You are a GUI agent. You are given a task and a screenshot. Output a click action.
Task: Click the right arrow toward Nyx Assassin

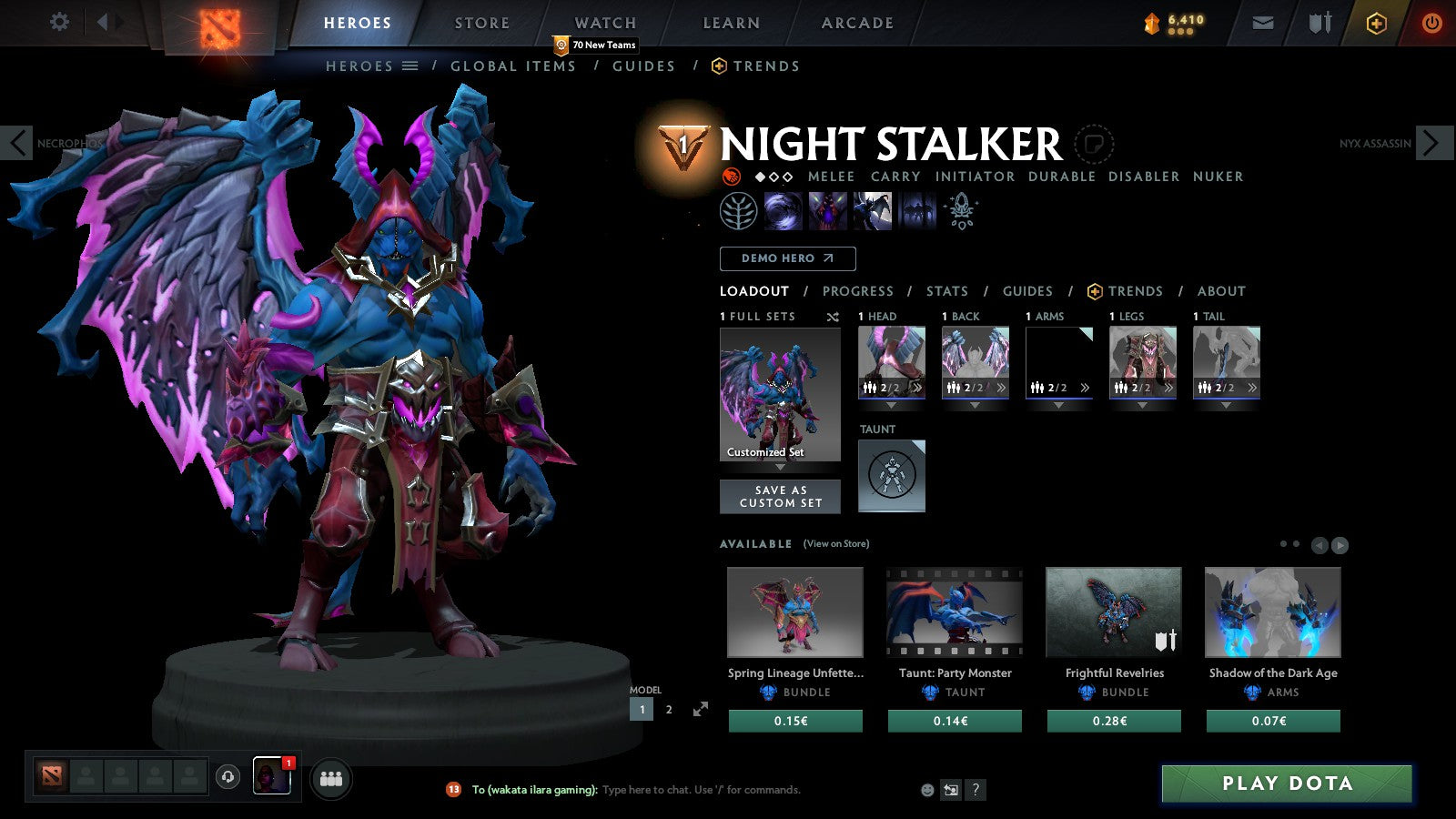(1435, 143)
